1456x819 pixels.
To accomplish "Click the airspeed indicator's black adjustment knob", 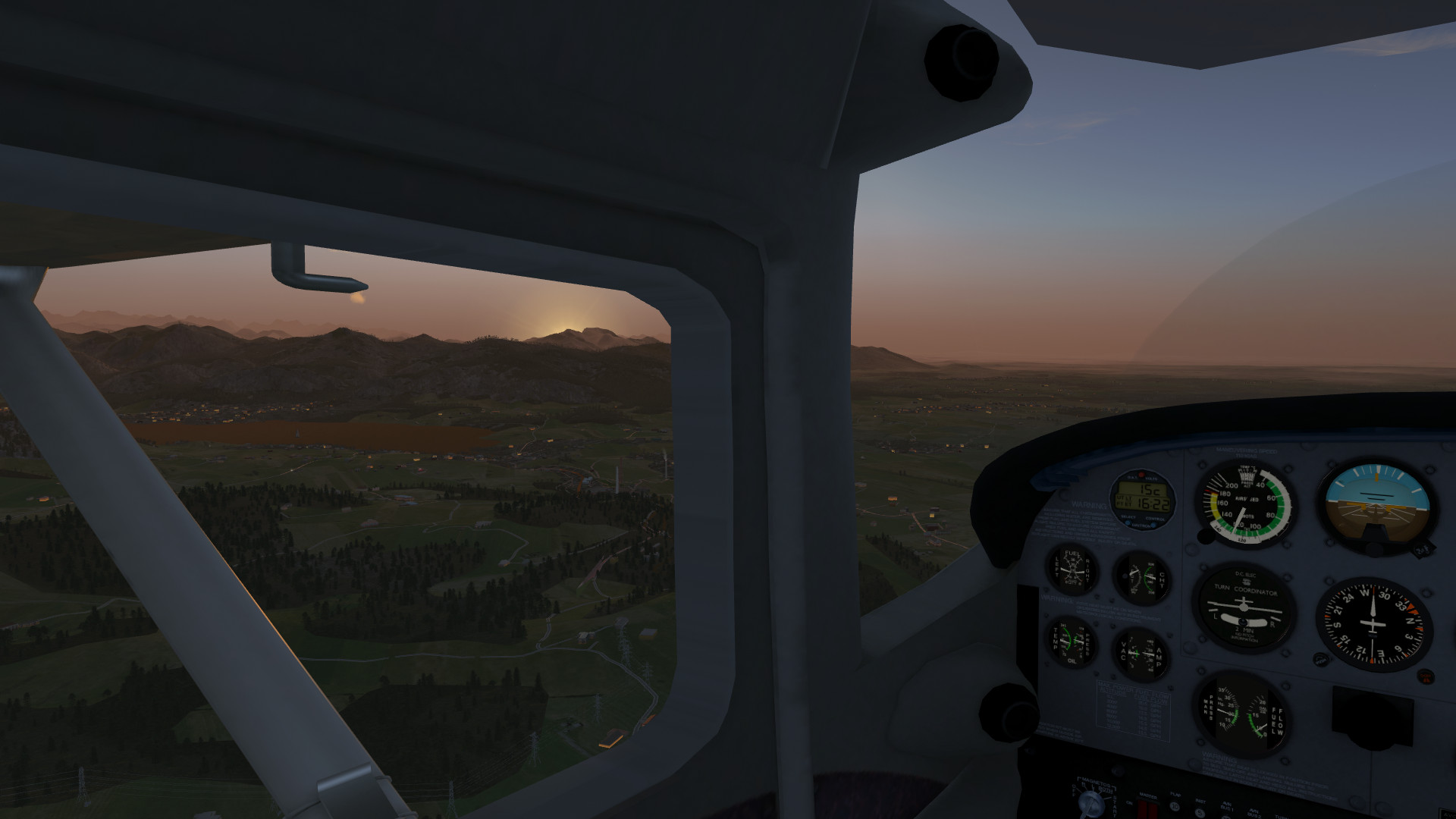I will click(x=1207, y=535).
